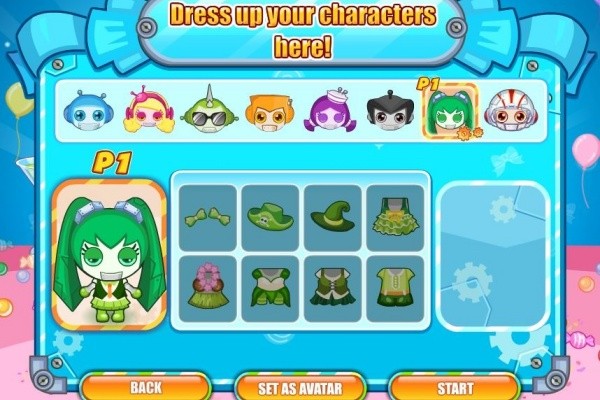Choose the green witch hat

tap(333, 217)
